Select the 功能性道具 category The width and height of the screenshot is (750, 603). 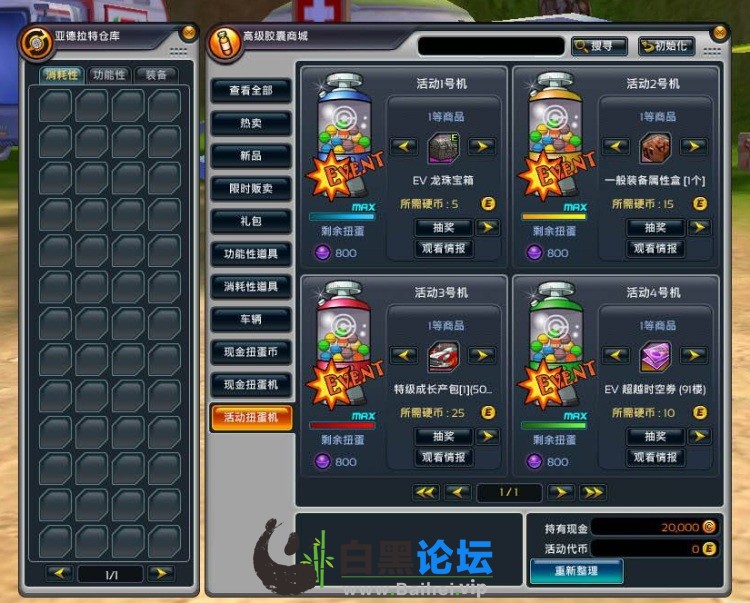251,254
